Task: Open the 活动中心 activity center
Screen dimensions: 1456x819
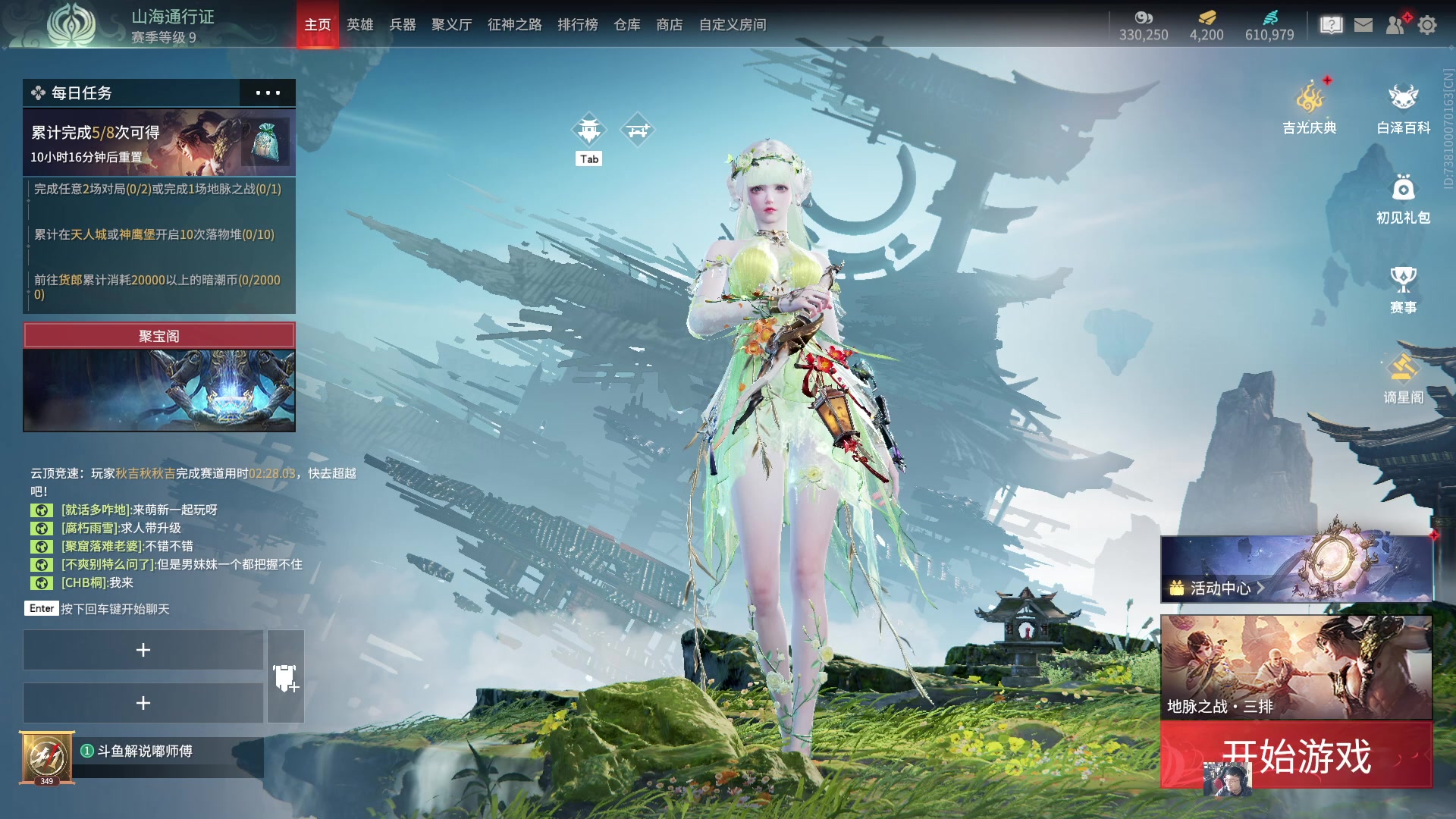Action: click(1296, 570)
